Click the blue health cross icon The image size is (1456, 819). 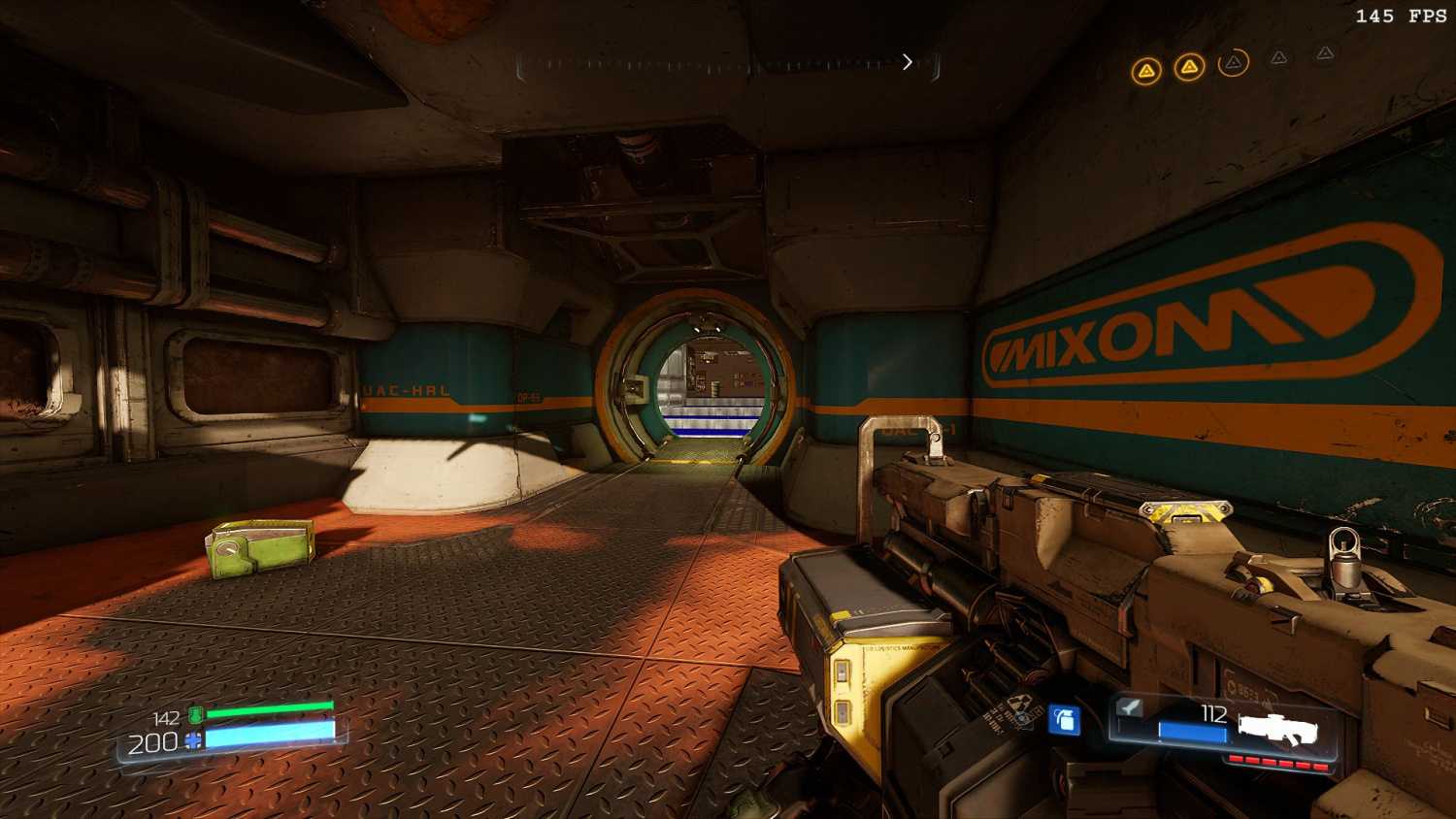click(194, 740)
